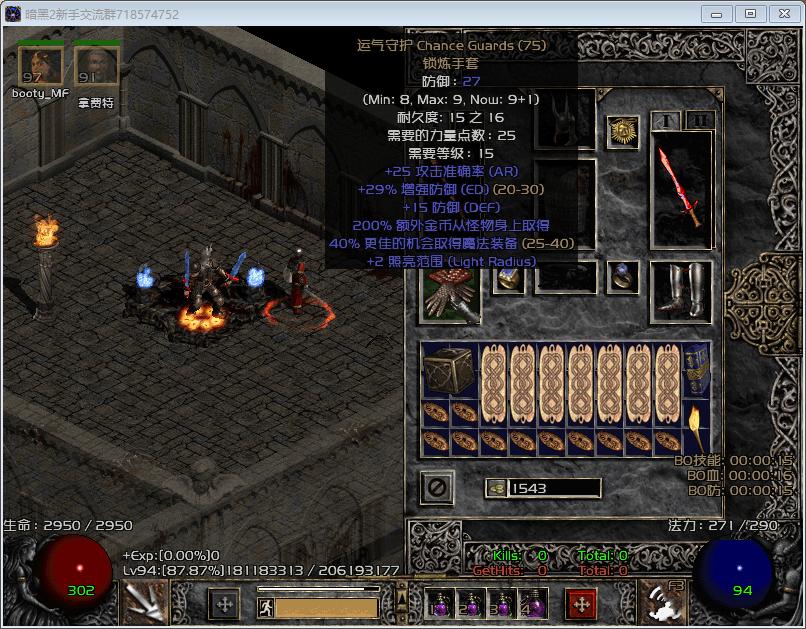This screenshot has width=806, height=629.
Task: Click the red cross button beside the belt
Action: (x=583, y=604)
